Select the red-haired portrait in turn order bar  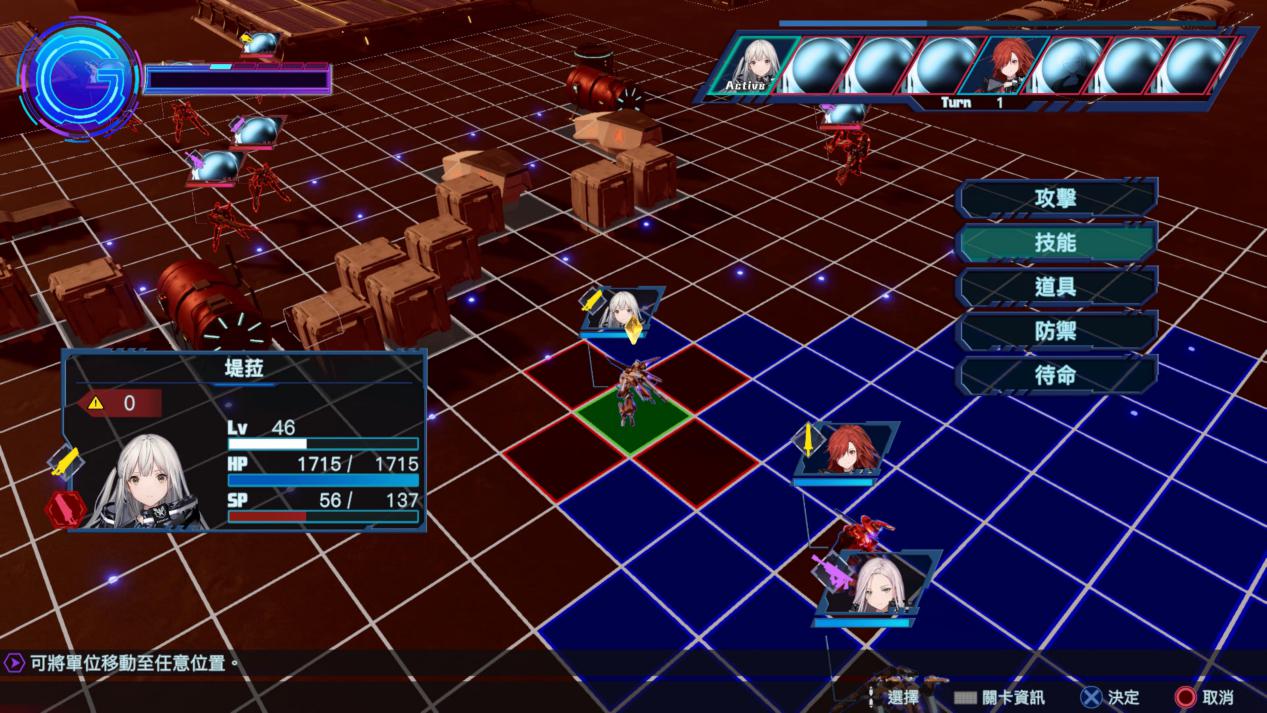click(x=1014, y=64)
